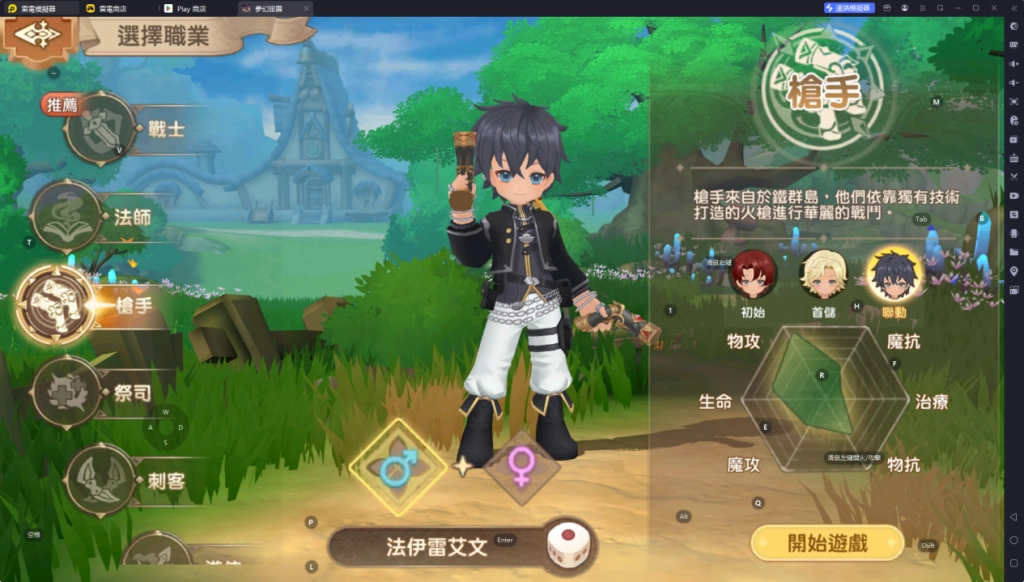Select the 戰士 warrior class
The height and width of the screenshot is (582, 1024).
coord(101,128)
